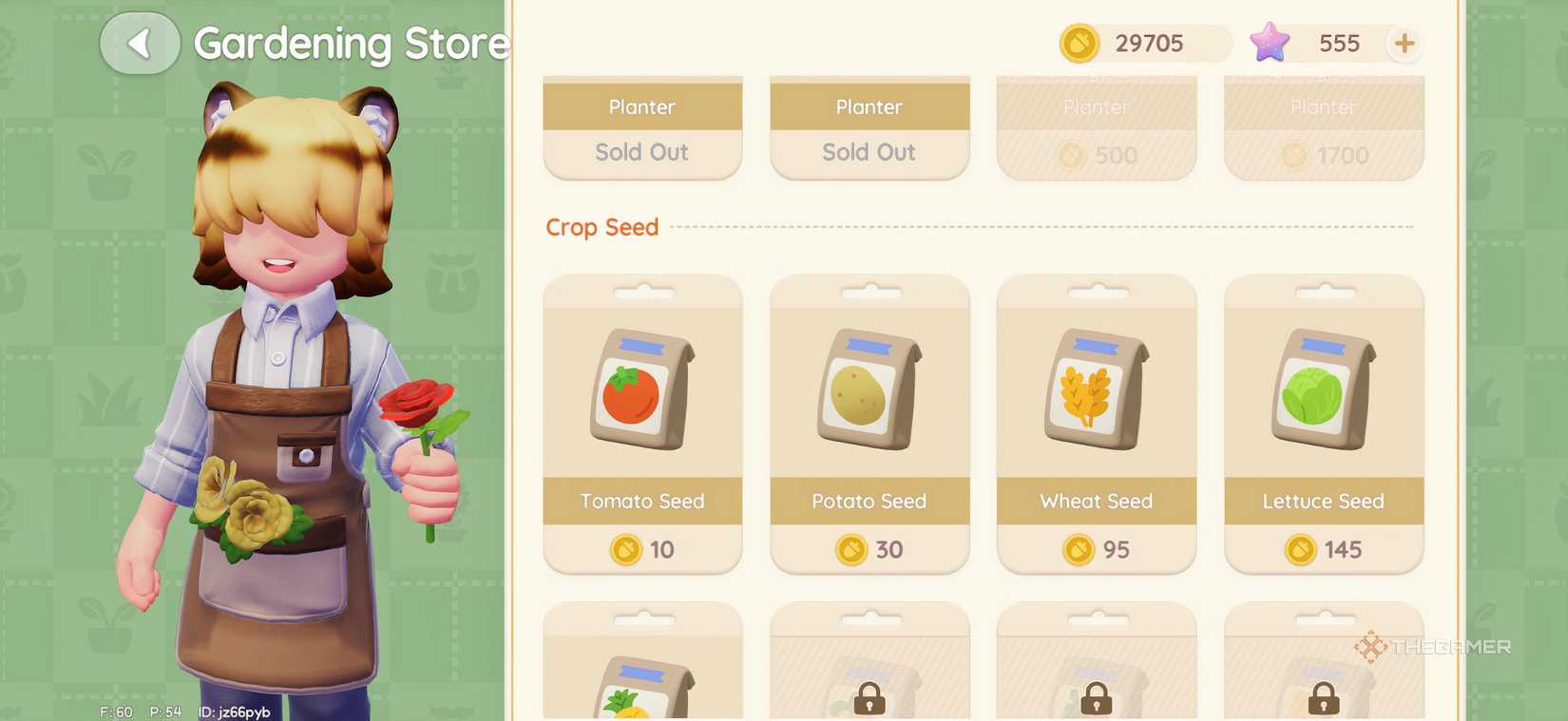The height and width of the screenshot is (721, 1568).
Task: Click the Sold Out label on first Planter
Action: pos(641,152)
